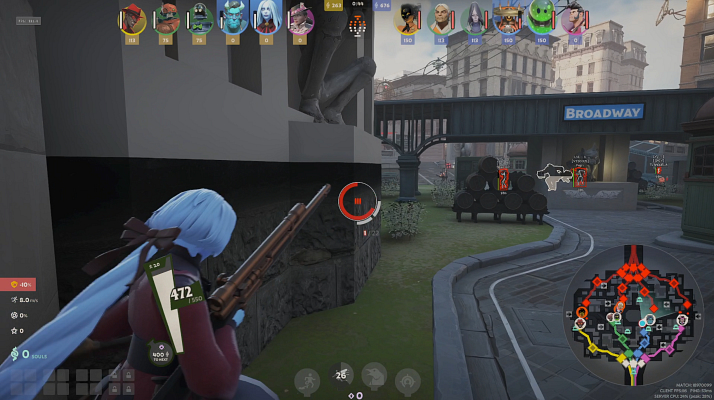Select the red-hat hero portrait with yellow ring
This screenshot has height=400, width=714.
coord(133,20)
